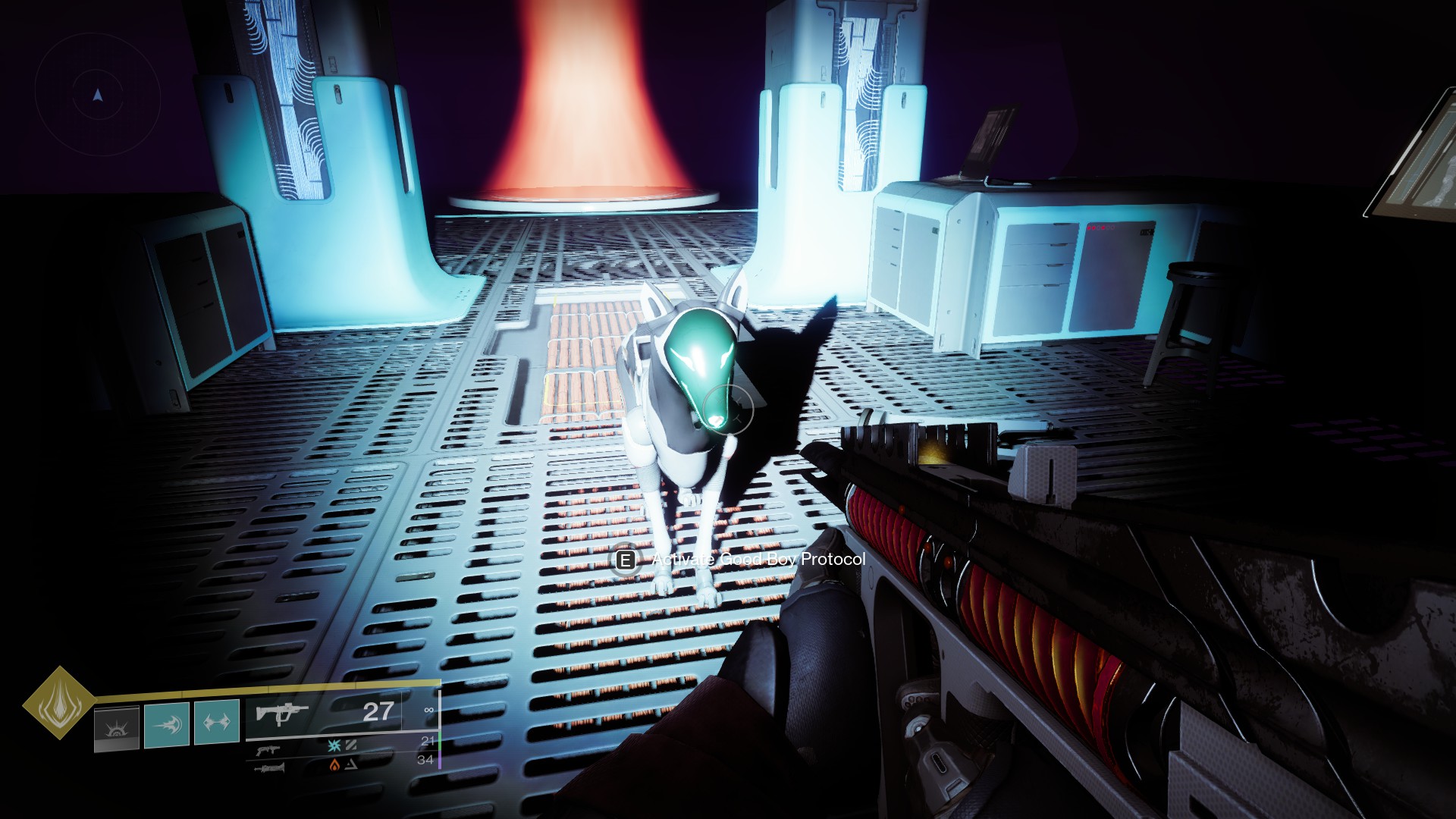Click the north arrow inside the radar ring
Viewport: 1456px width, 819px height.
point(96,95)
